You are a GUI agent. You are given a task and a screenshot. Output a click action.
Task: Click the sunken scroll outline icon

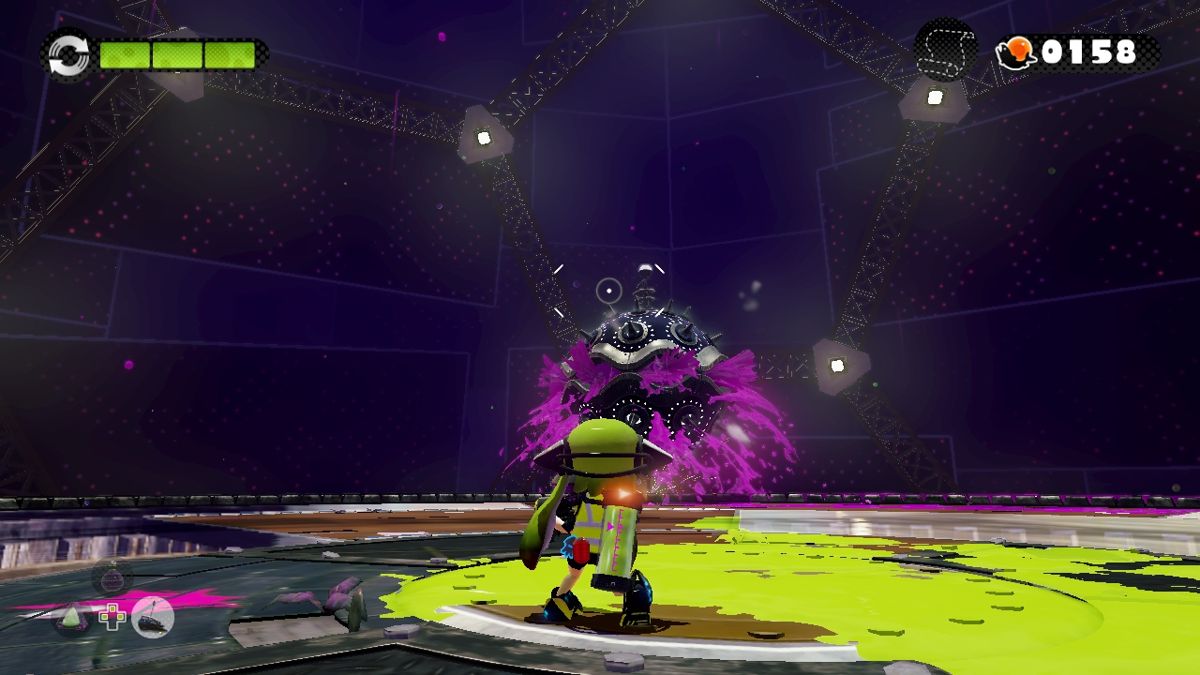tap(945, 50)
